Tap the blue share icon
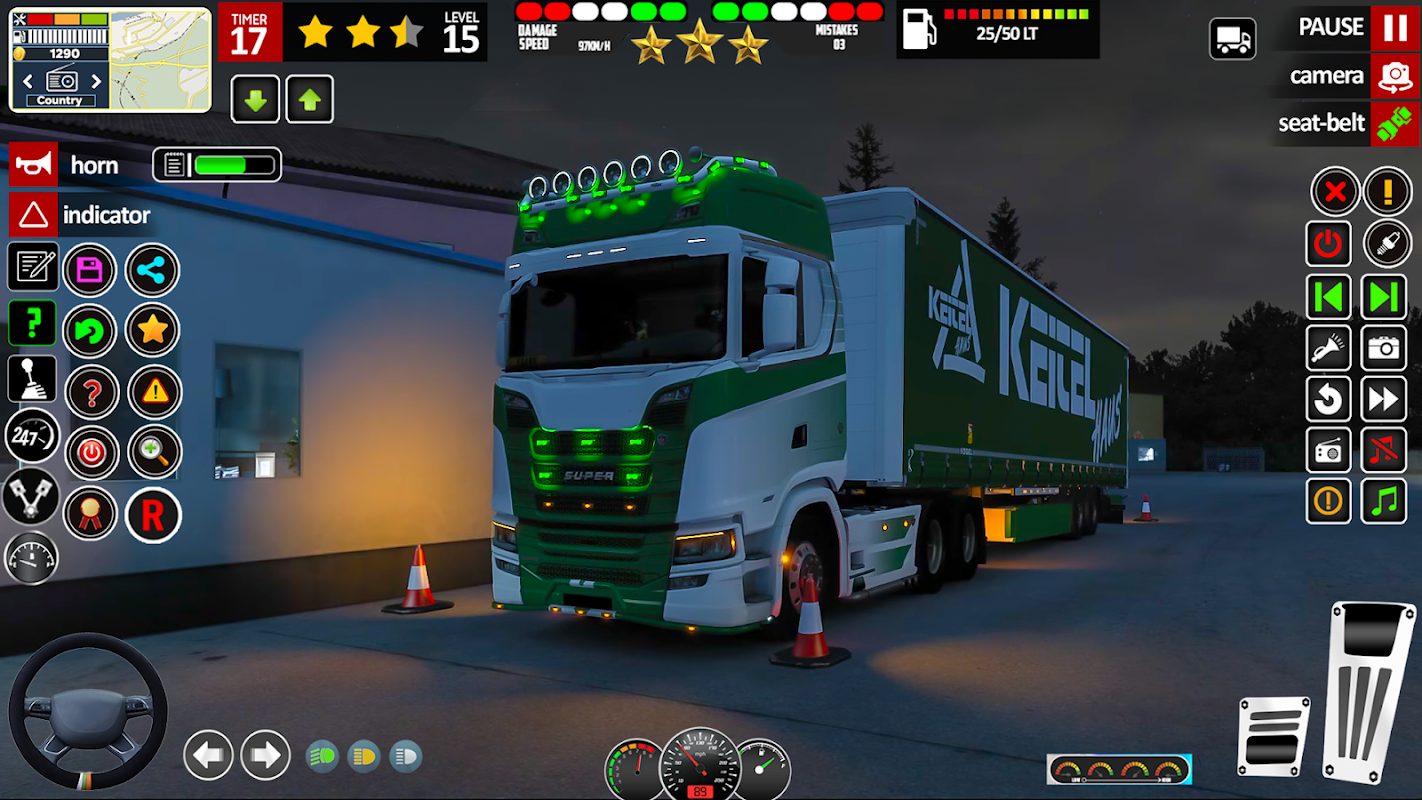 [x=152, y=270]
